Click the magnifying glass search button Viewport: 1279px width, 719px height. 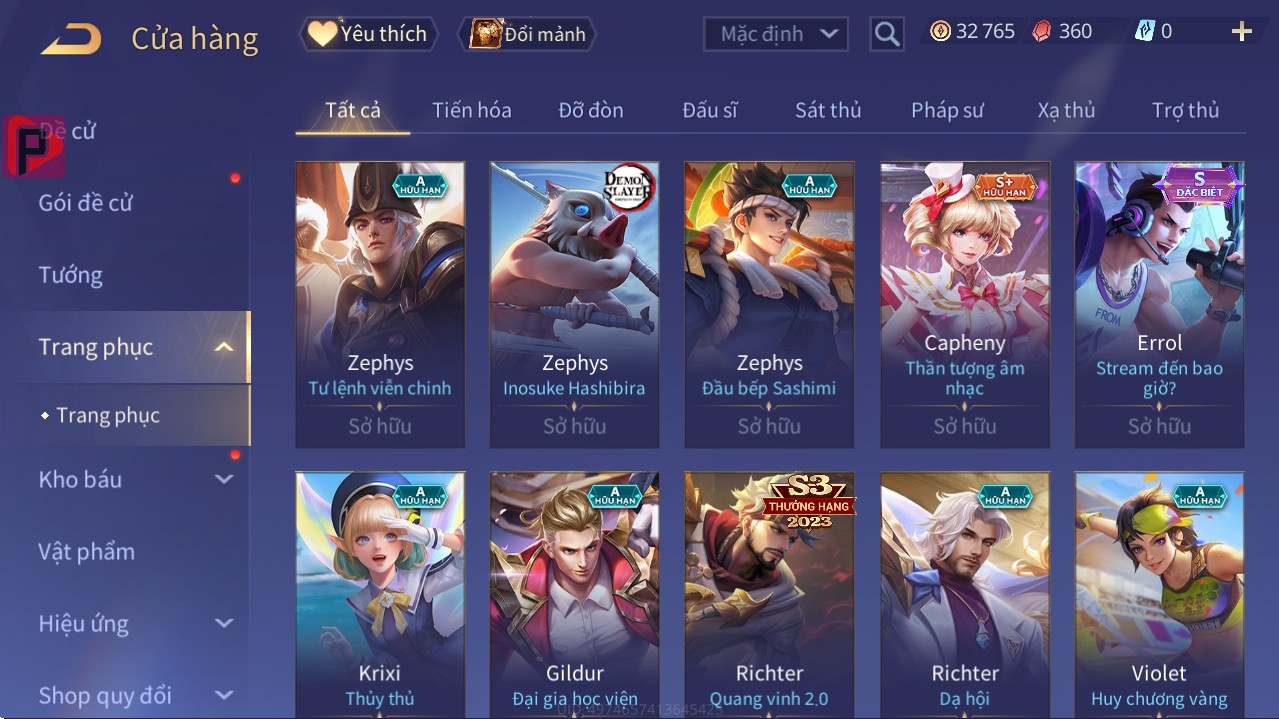point(886,34)
